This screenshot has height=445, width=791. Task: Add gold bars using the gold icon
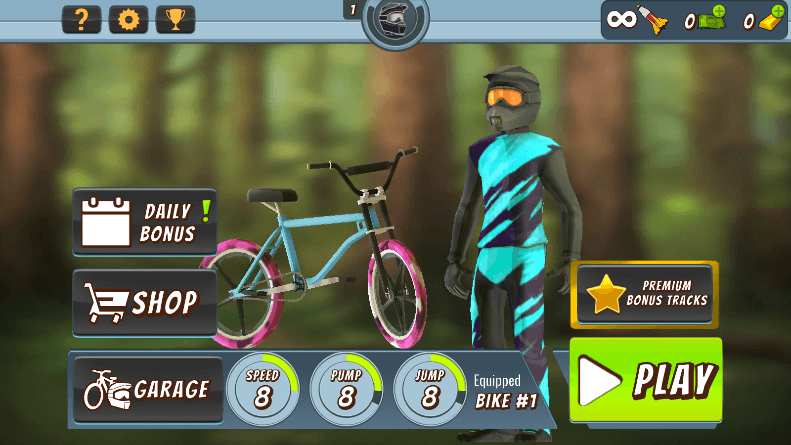tap(770, 20)
